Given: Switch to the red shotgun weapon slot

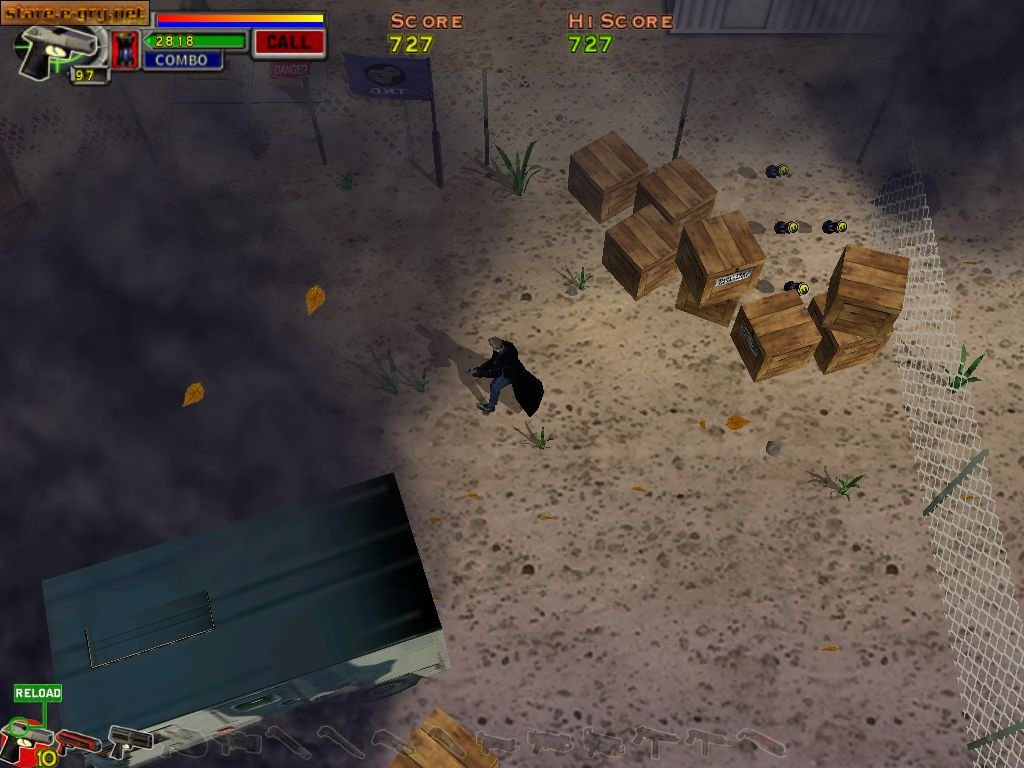Looking at the screenshot, I should [x=78, y=743].
